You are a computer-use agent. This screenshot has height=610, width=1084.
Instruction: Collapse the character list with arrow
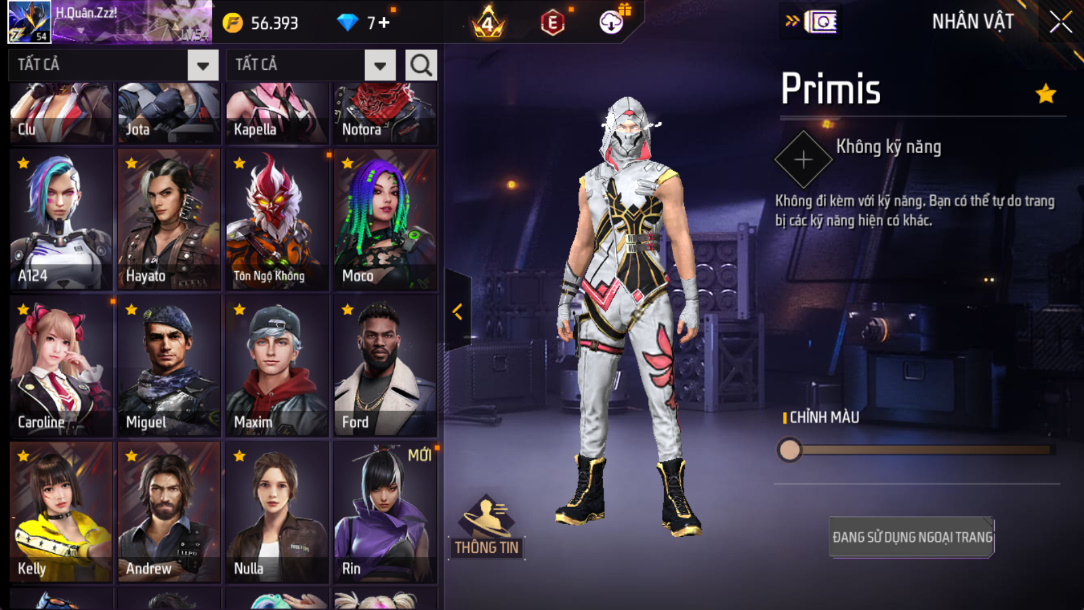(457, 311)
